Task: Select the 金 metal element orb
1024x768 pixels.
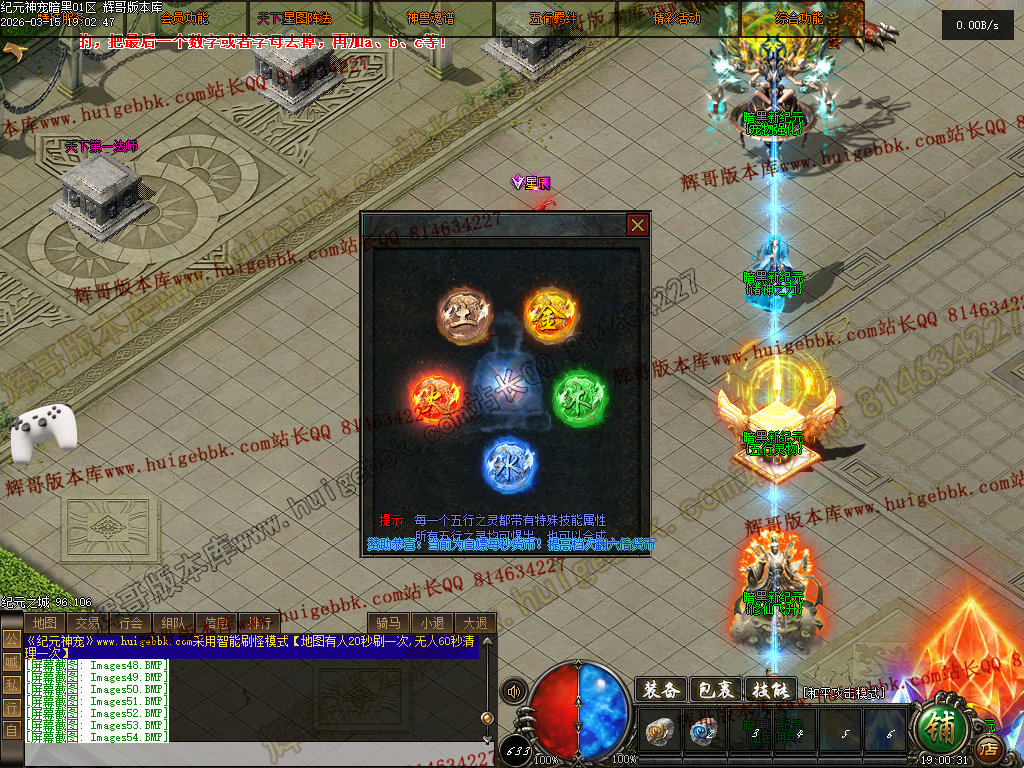Action: click(x=553, y=314)
